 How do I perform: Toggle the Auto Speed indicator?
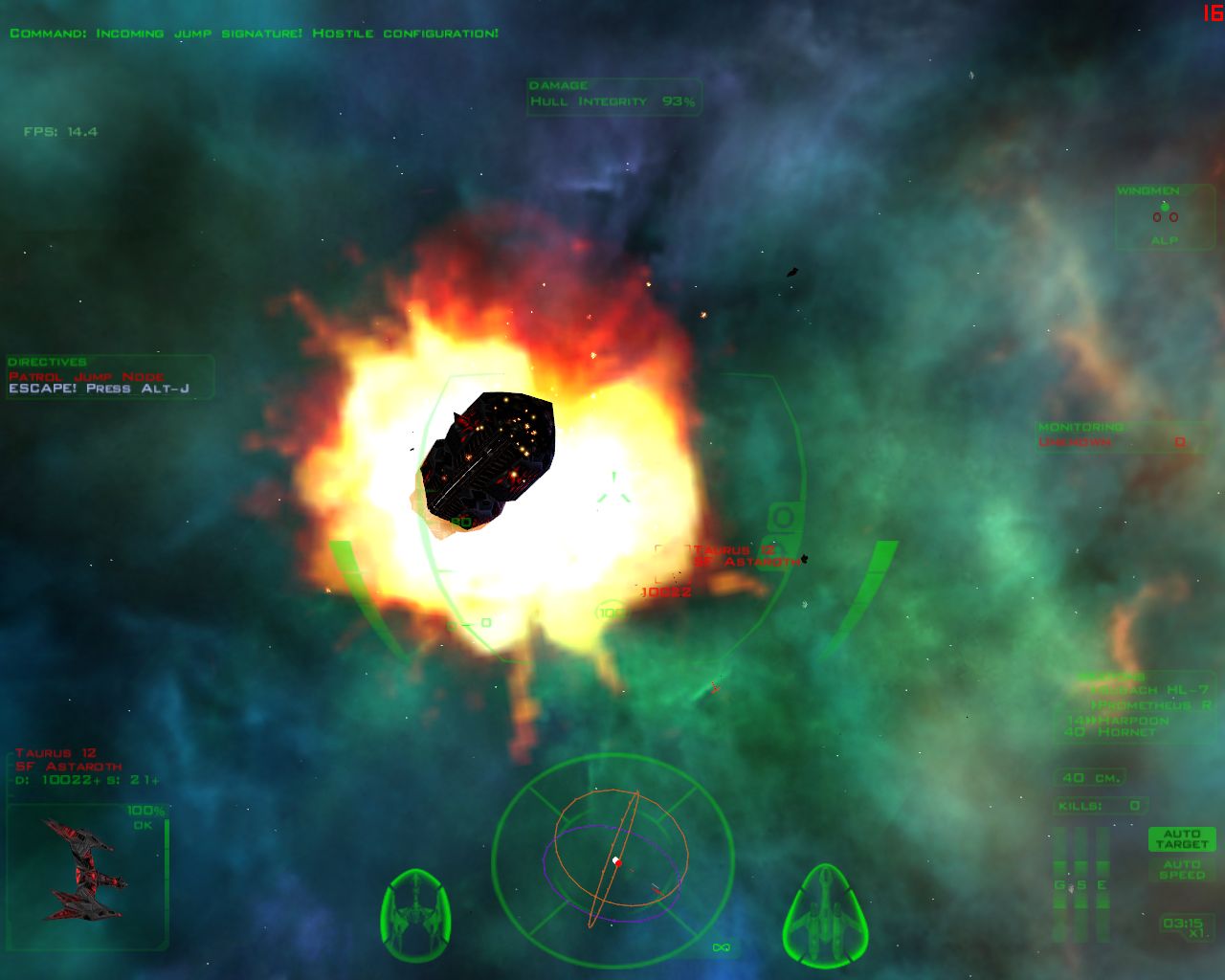coord(1181,870)
